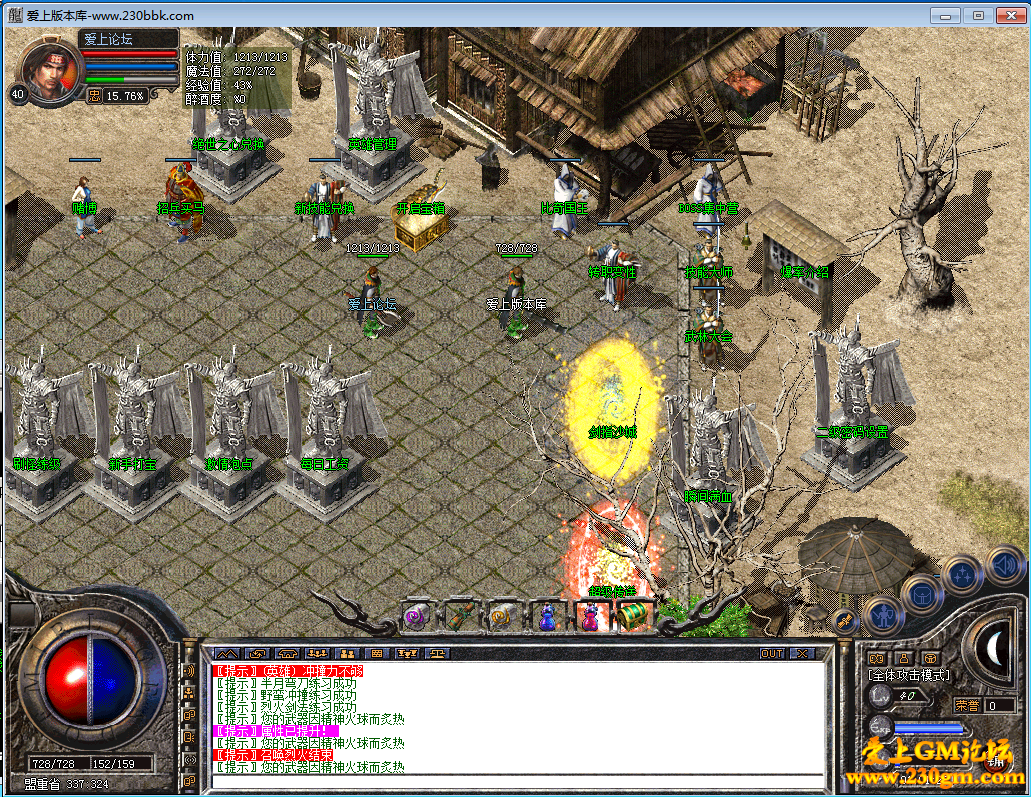Open the bag inventory round button
Viewport: 1031px width, 797px height.
(921, 594)
